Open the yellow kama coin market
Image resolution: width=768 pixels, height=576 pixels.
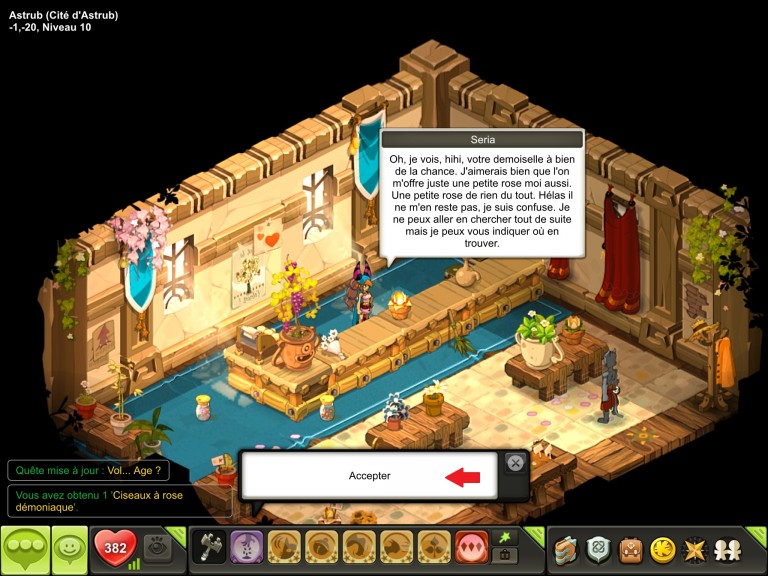pos(662,548)
